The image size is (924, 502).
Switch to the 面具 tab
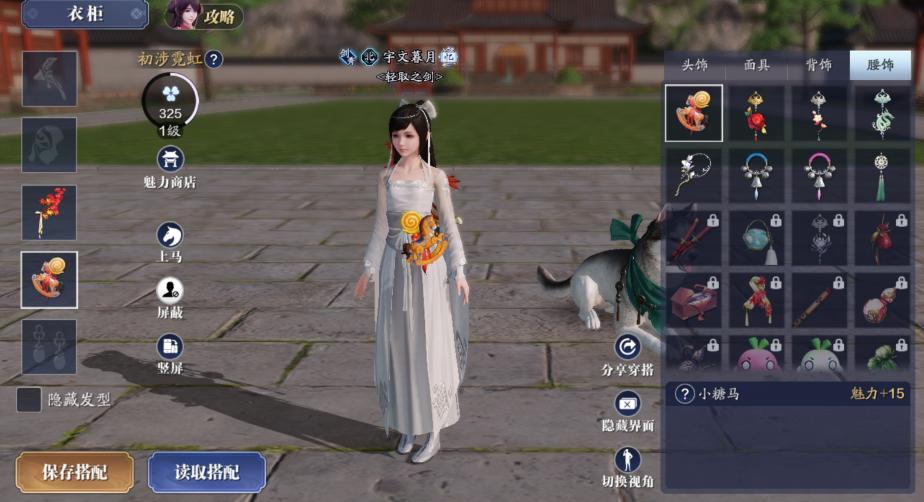tap(757, 65)
